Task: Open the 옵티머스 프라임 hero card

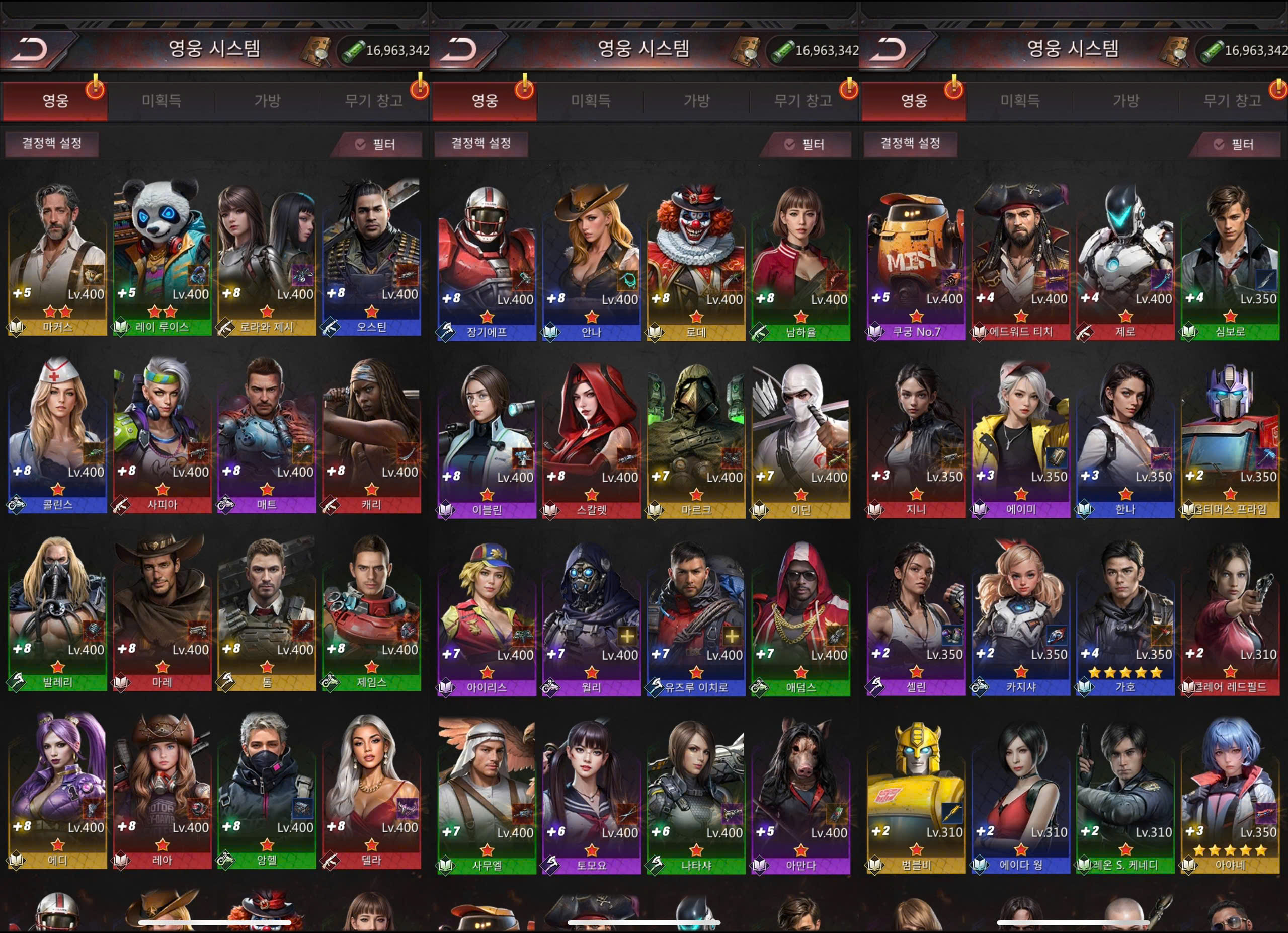Action: click(1230, 441)
